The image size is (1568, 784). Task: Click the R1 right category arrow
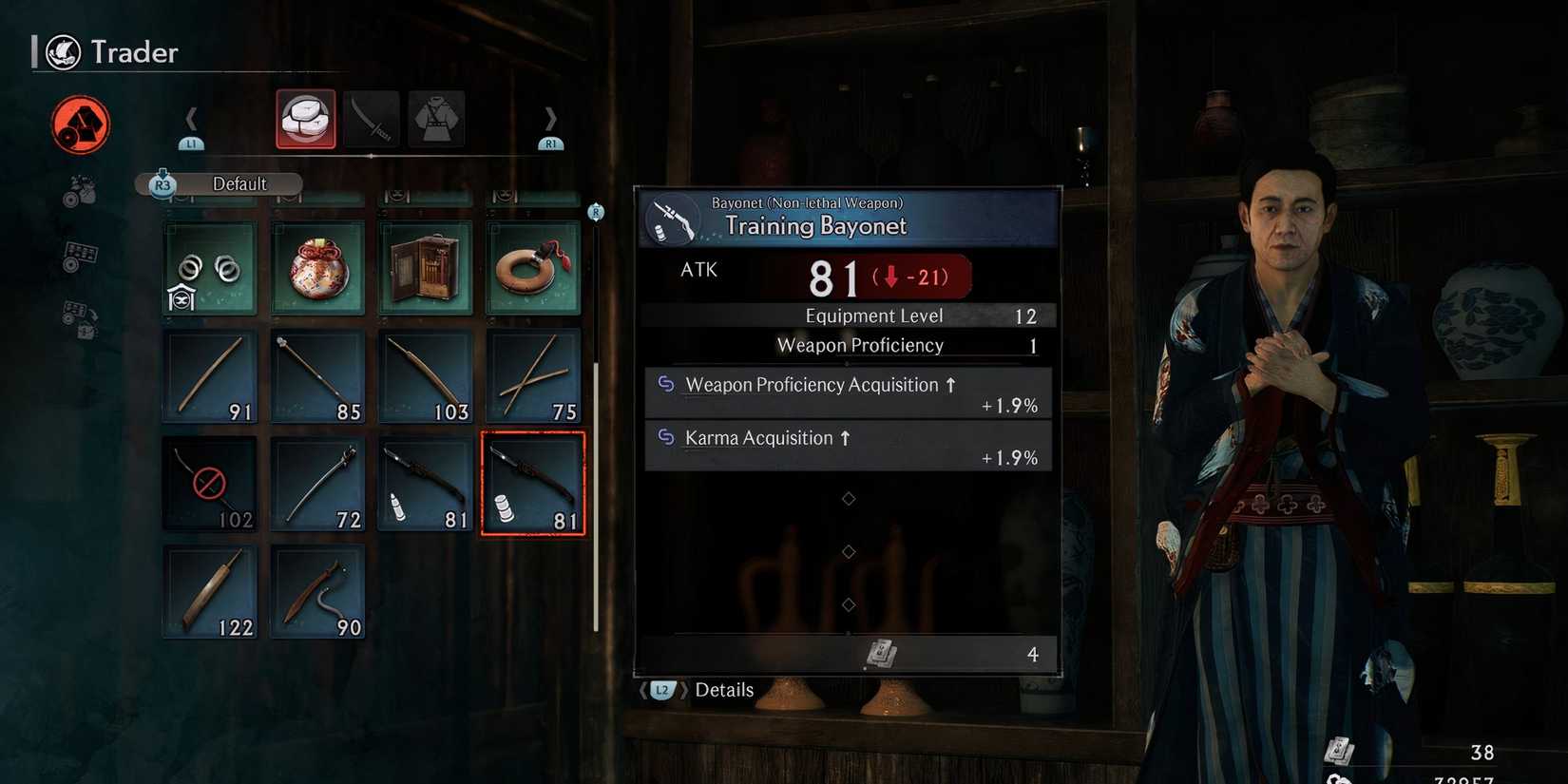click(x=550, y=120)
